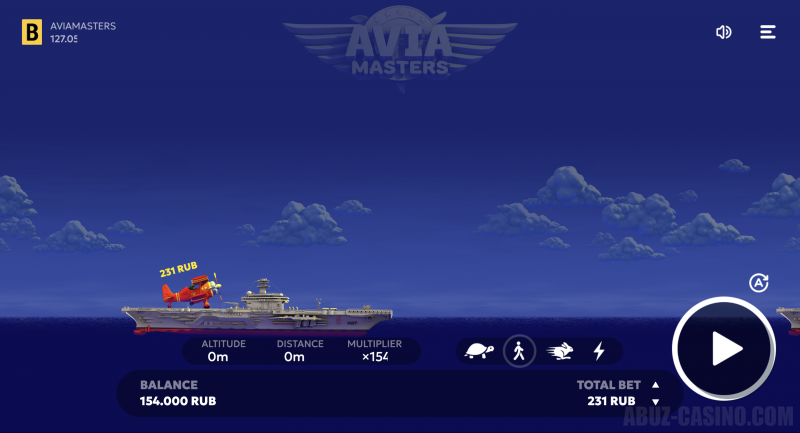800x433 pixels.
Task: Increase total bet with up arrow
Action: click(x=656, y=384)
